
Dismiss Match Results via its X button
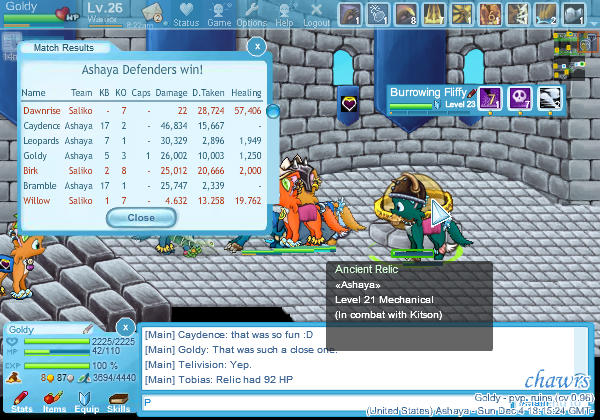tap(256, 46)
